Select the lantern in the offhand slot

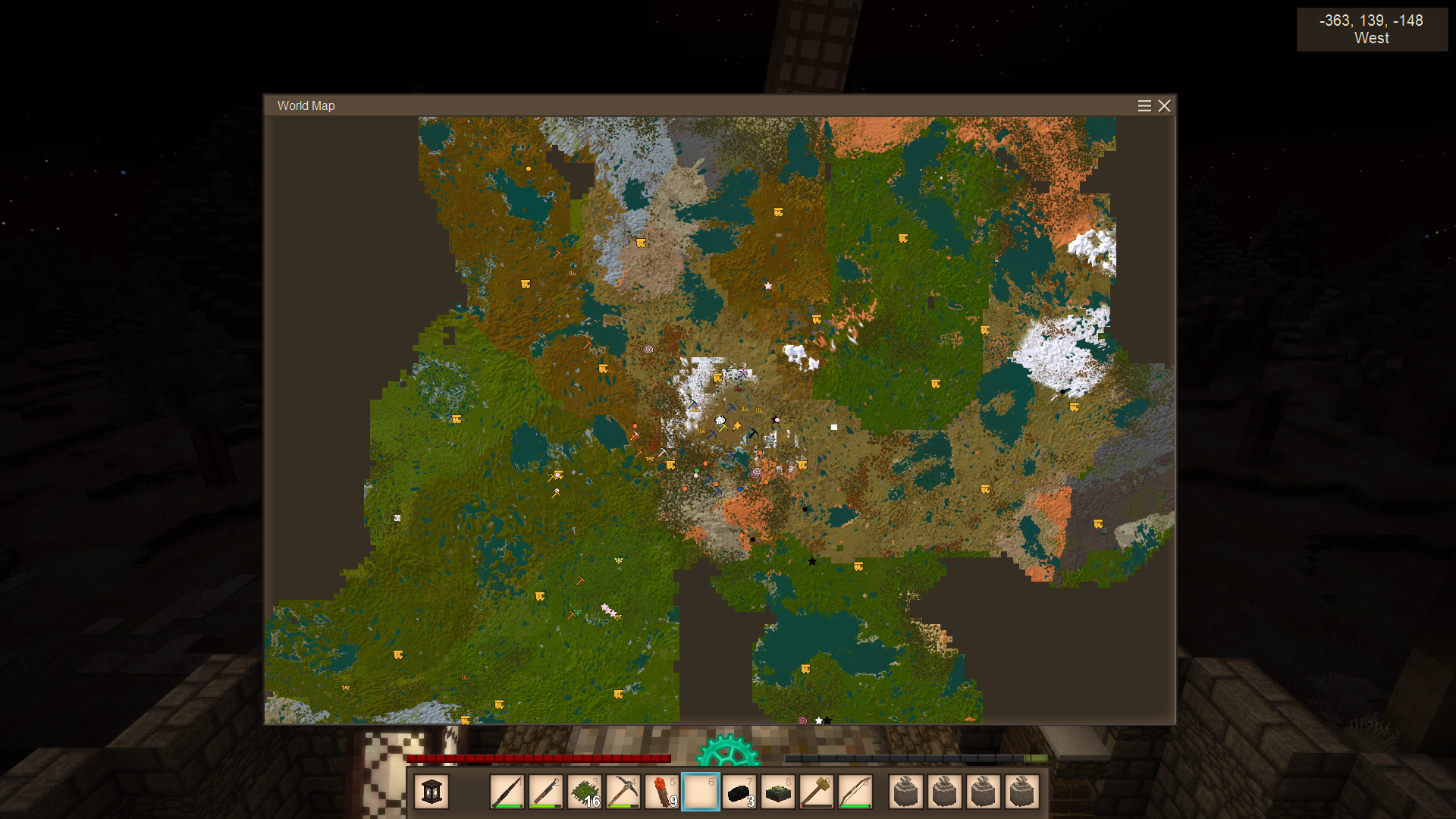tap(431, 792)
